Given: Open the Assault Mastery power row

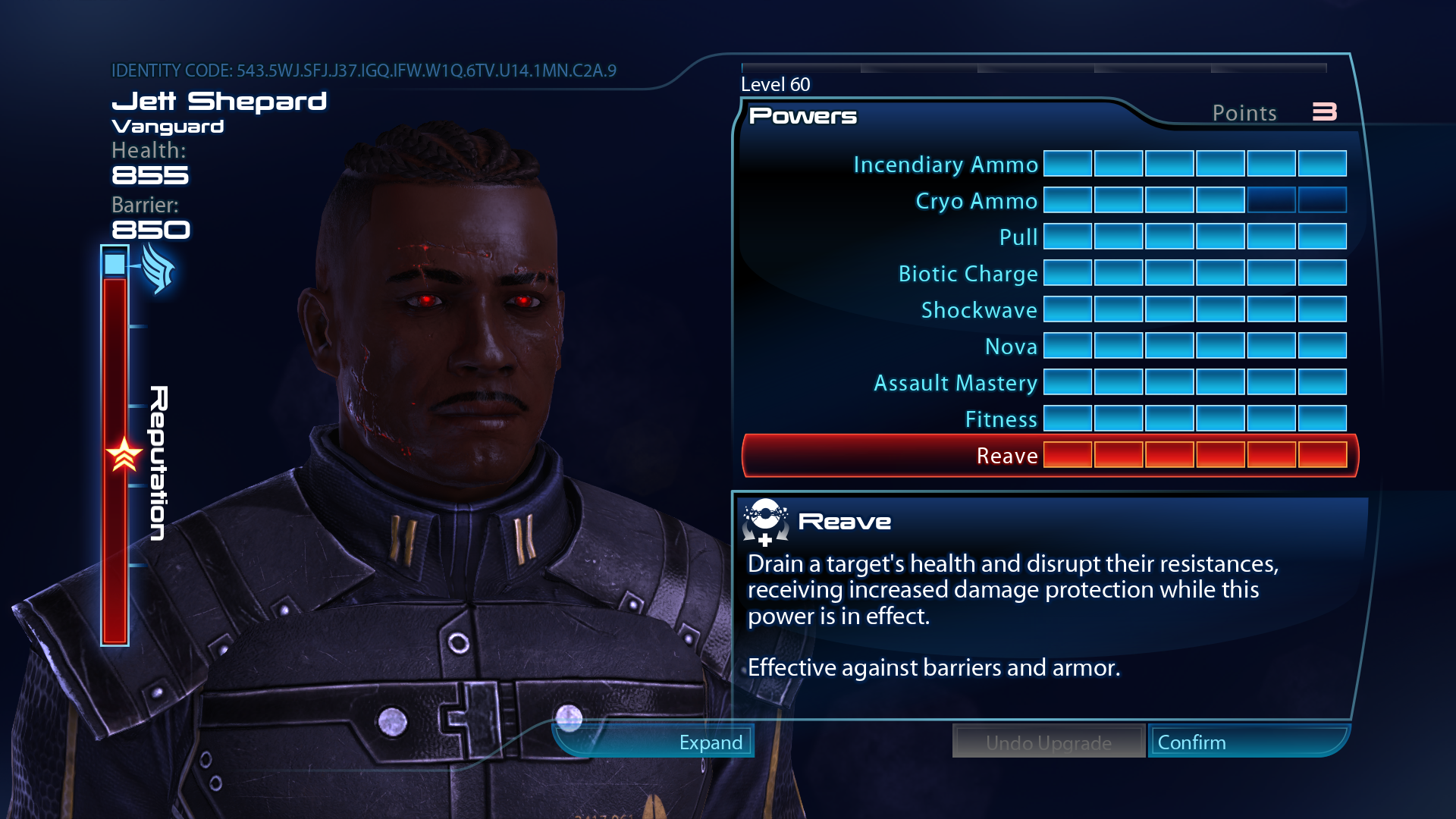Looking at the screenshot, I should click(955, 383).
